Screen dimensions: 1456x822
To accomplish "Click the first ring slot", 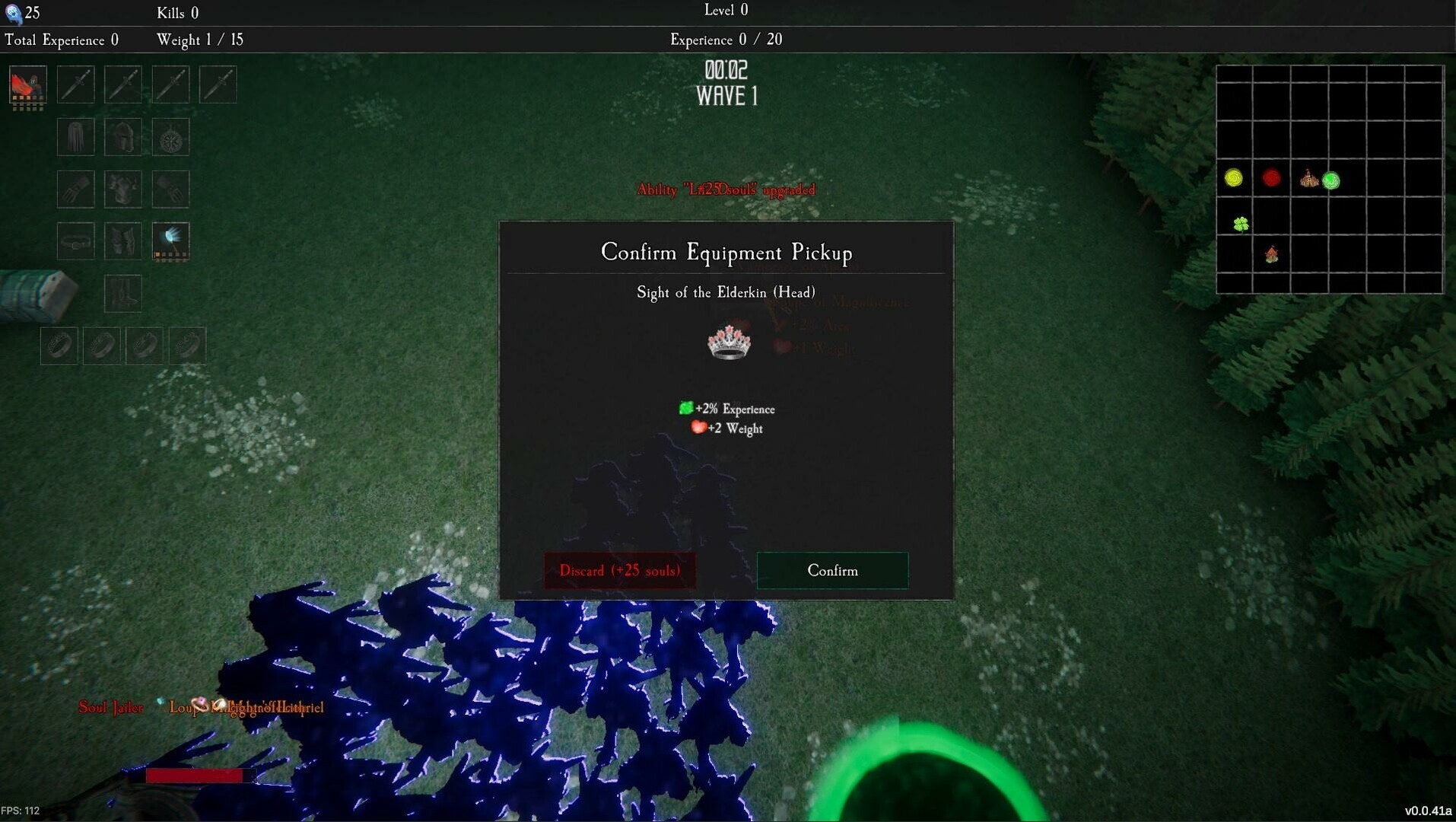I will coord(59,345).
